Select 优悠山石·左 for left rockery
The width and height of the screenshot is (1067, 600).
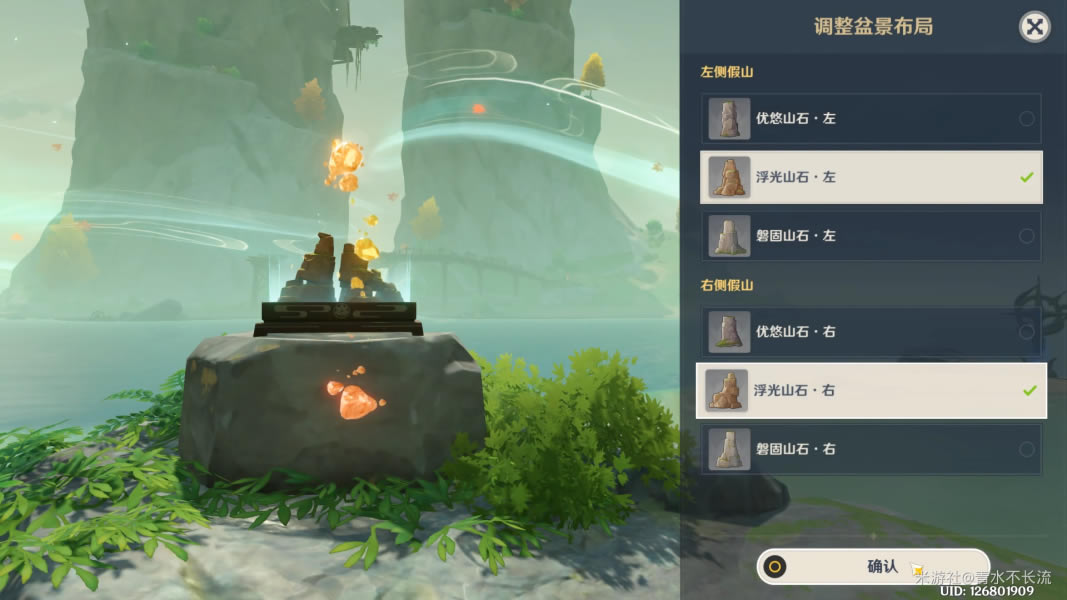[x=871, y=118]
